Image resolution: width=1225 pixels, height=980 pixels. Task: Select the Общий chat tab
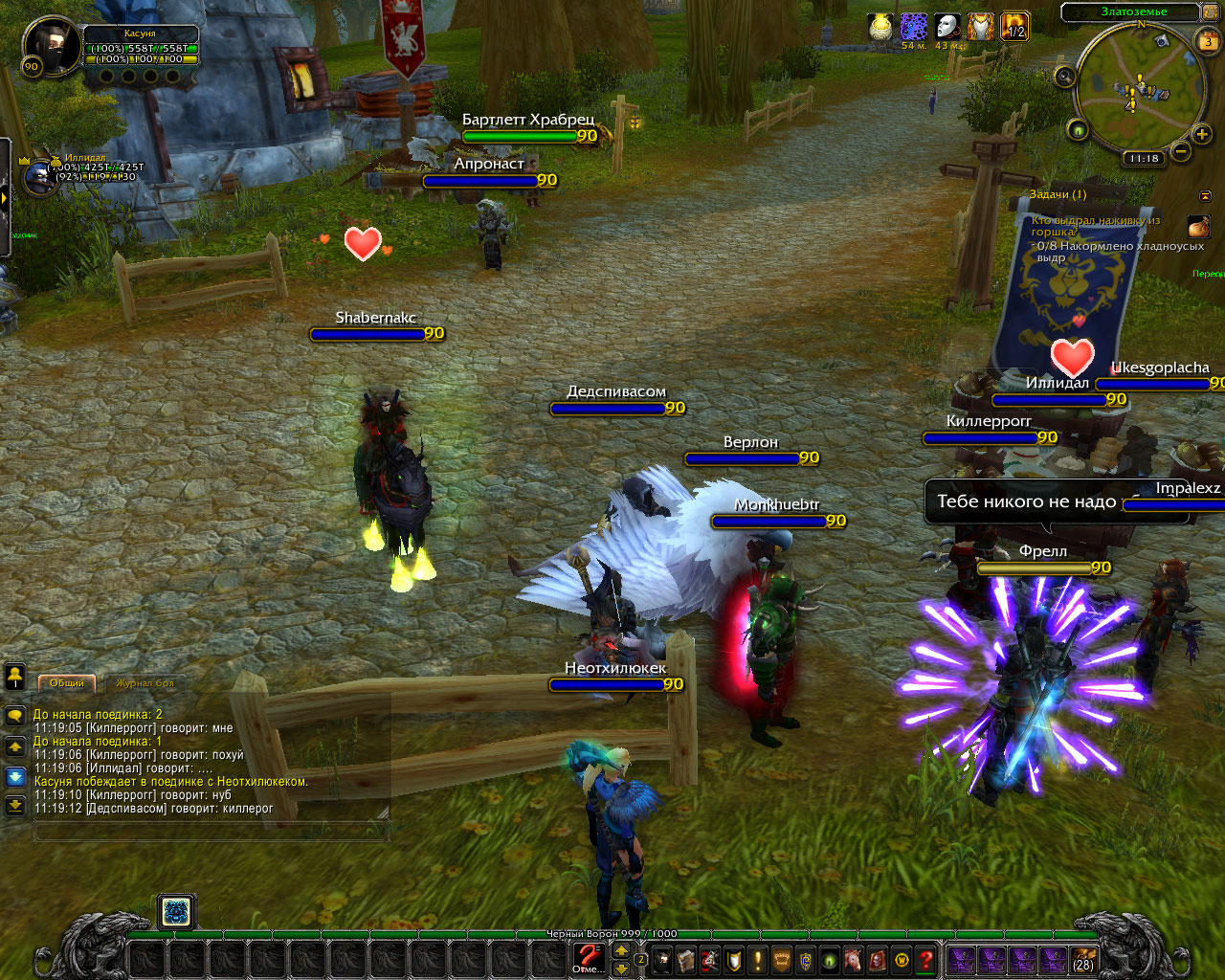[67, 683]
